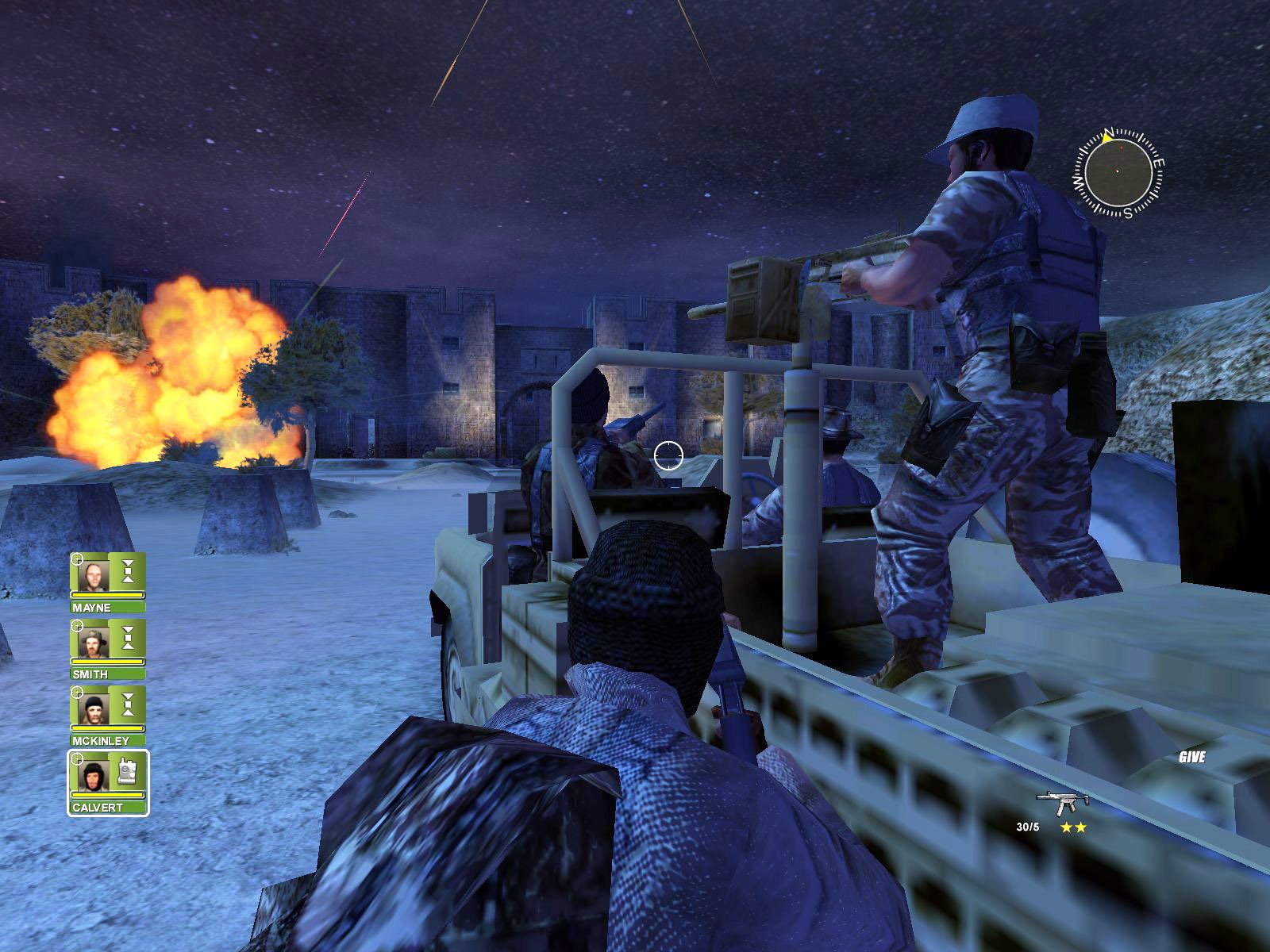Click Calvert's yellow health bar
Image resolution: width=1270 pixels, height=952 pixels.
(107, 793)
